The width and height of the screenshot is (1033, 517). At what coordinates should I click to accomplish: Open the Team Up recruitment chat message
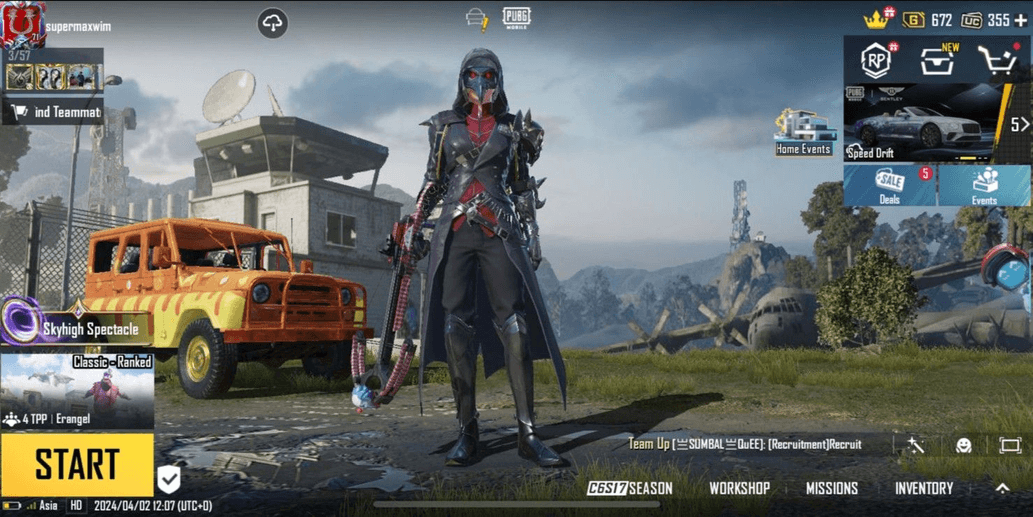point(745,444)
